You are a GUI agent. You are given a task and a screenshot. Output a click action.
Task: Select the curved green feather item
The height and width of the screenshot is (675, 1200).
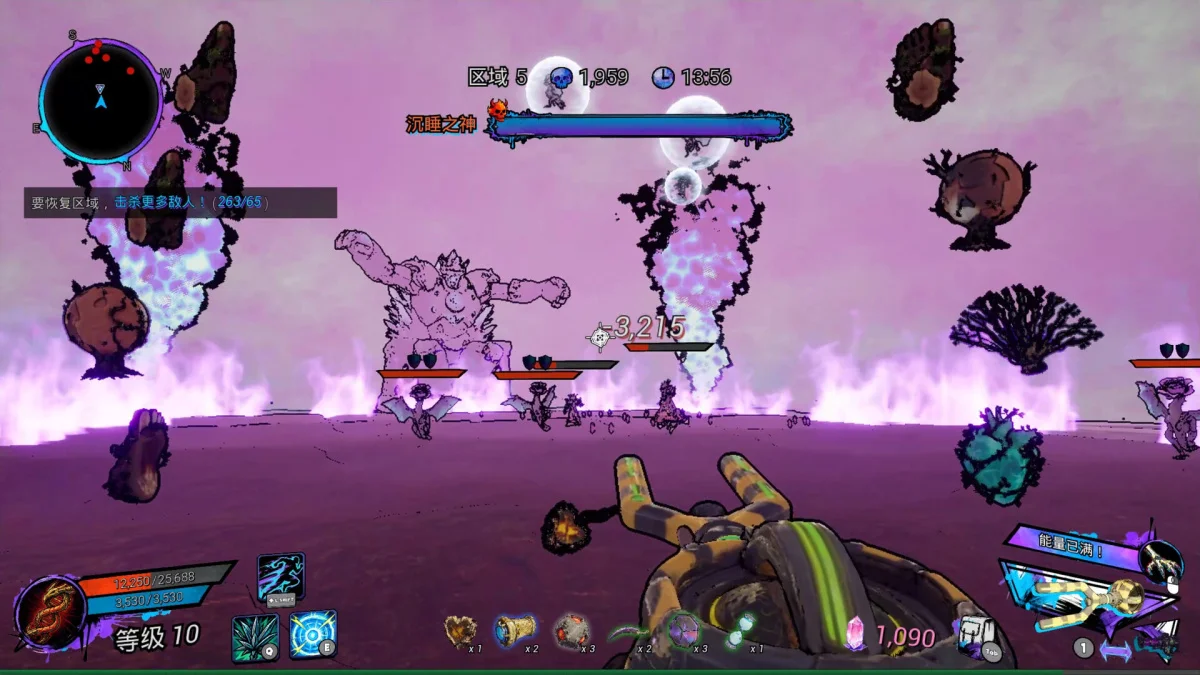[628, 632]
